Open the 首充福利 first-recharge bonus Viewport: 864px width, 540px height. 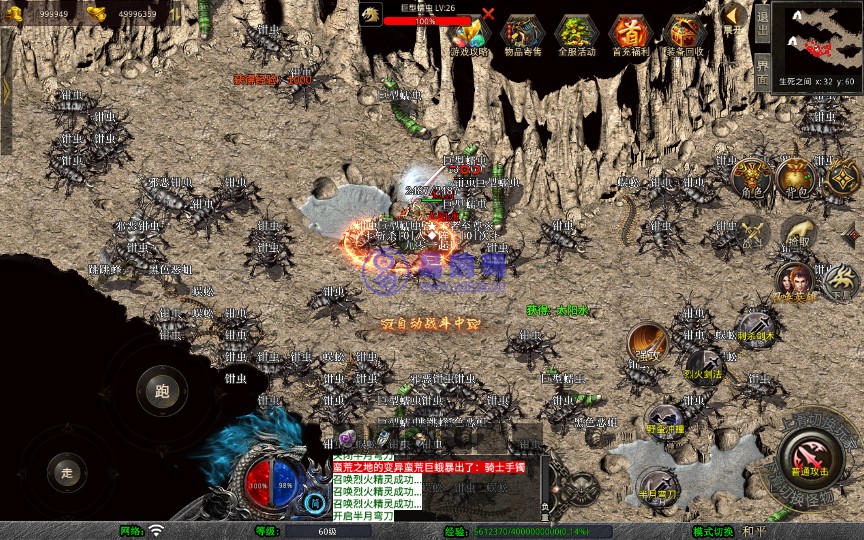click(630, 35)
